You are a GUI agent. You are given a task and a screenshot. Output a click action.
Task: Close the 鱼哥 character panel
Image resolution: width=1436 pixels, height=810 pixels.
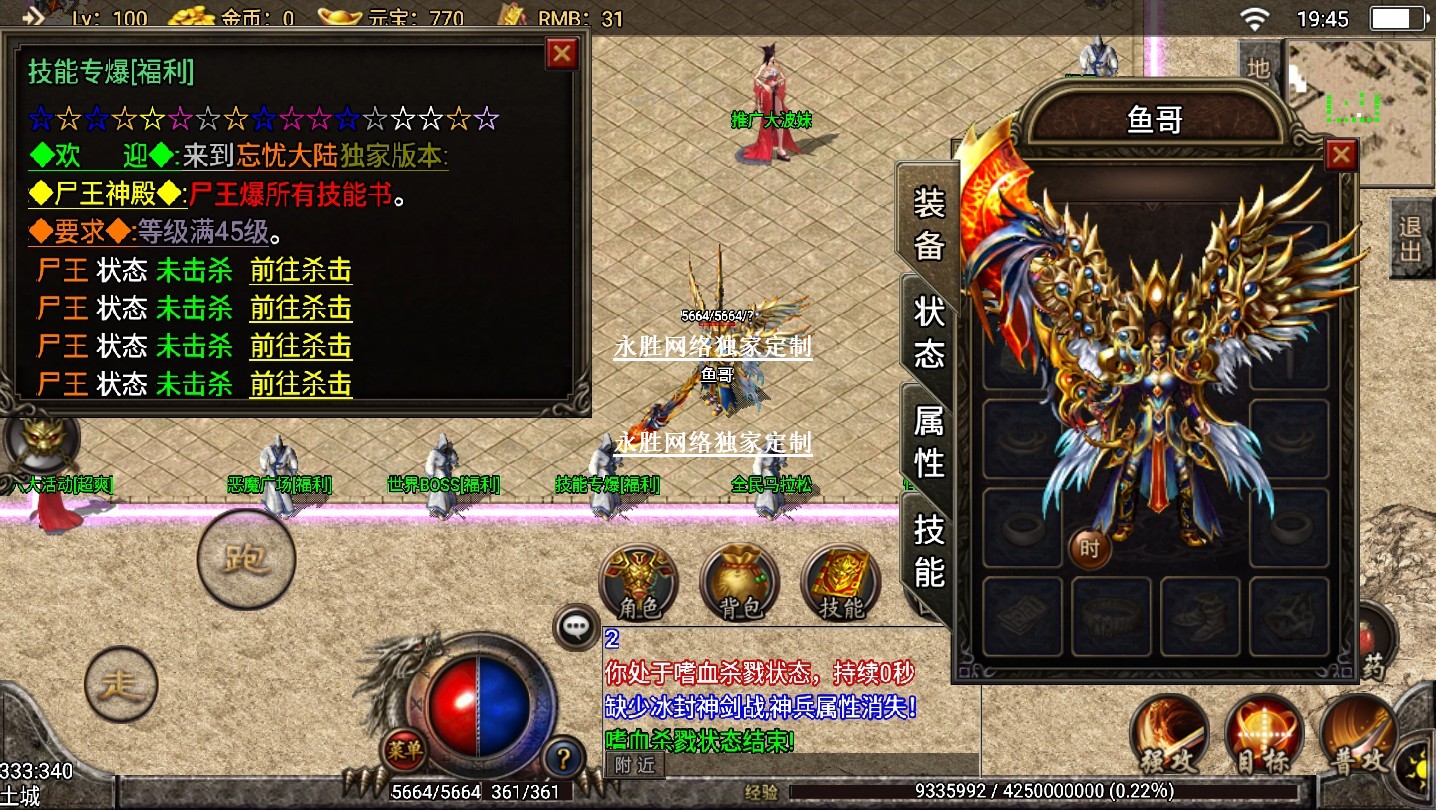click(x=1340, y=155)
